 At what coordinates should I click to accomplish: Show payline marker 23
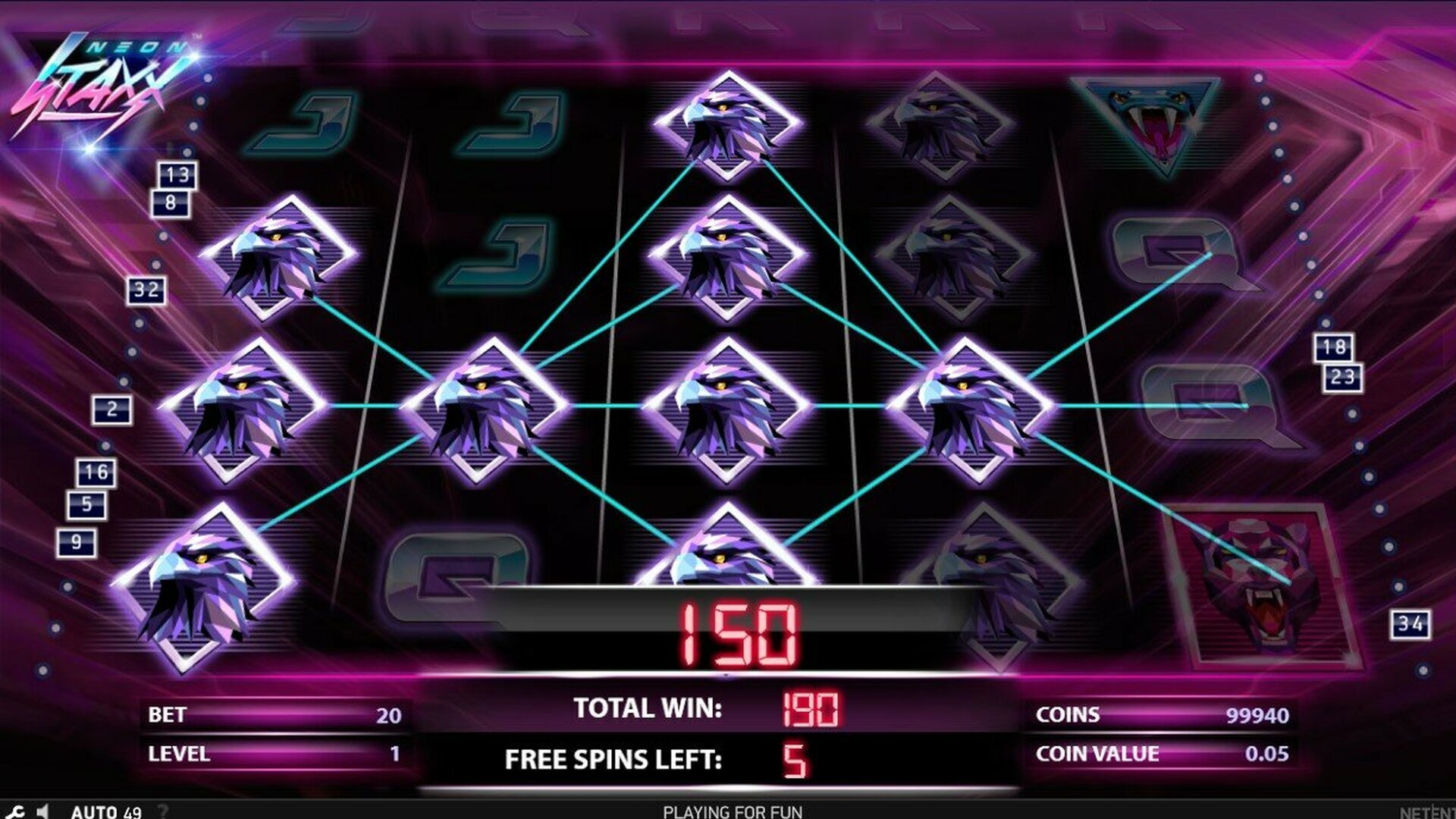[x=1342, y=377]
